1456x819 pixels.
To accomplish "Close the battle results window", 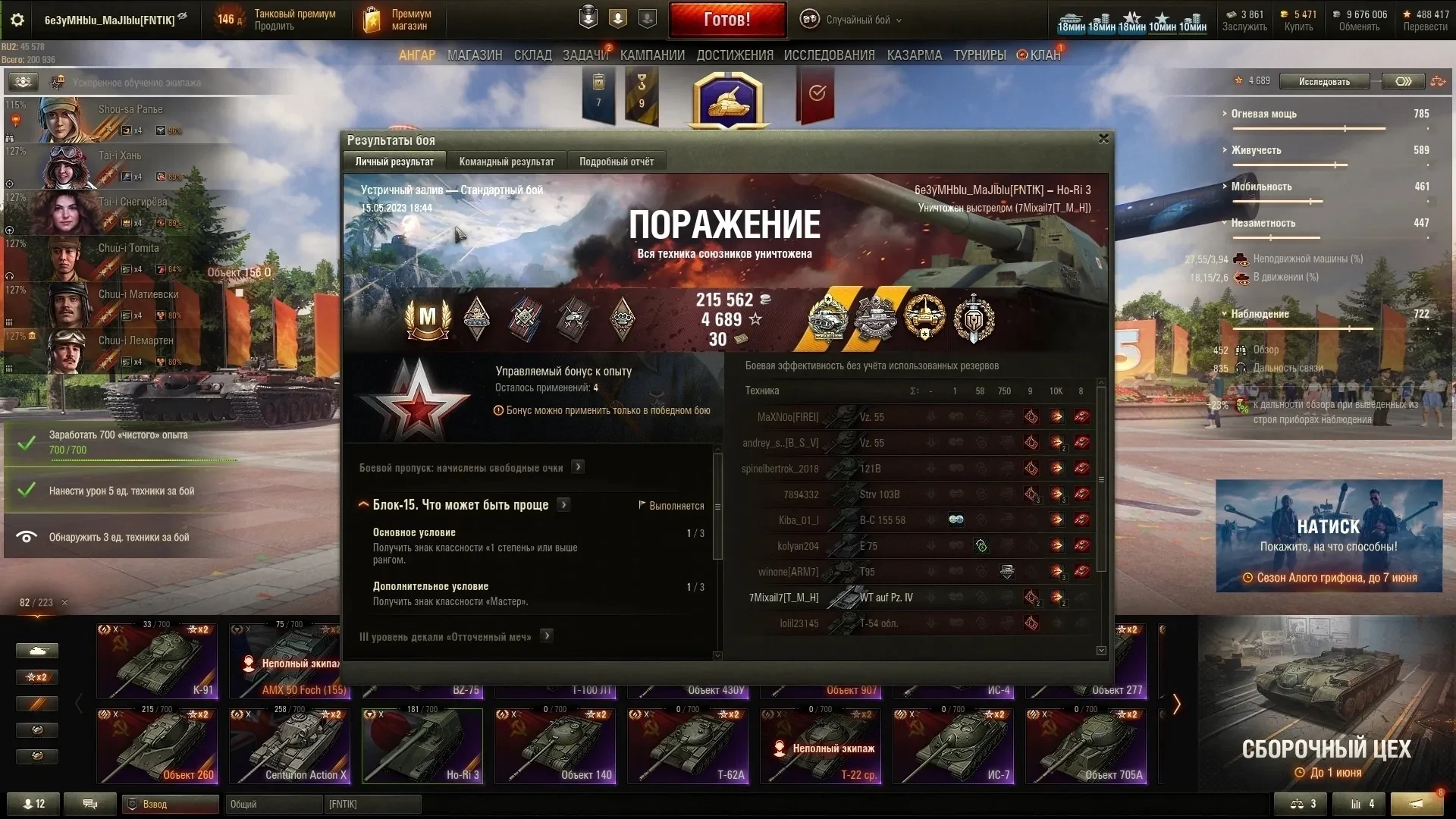I will (x=1103, y=139).
